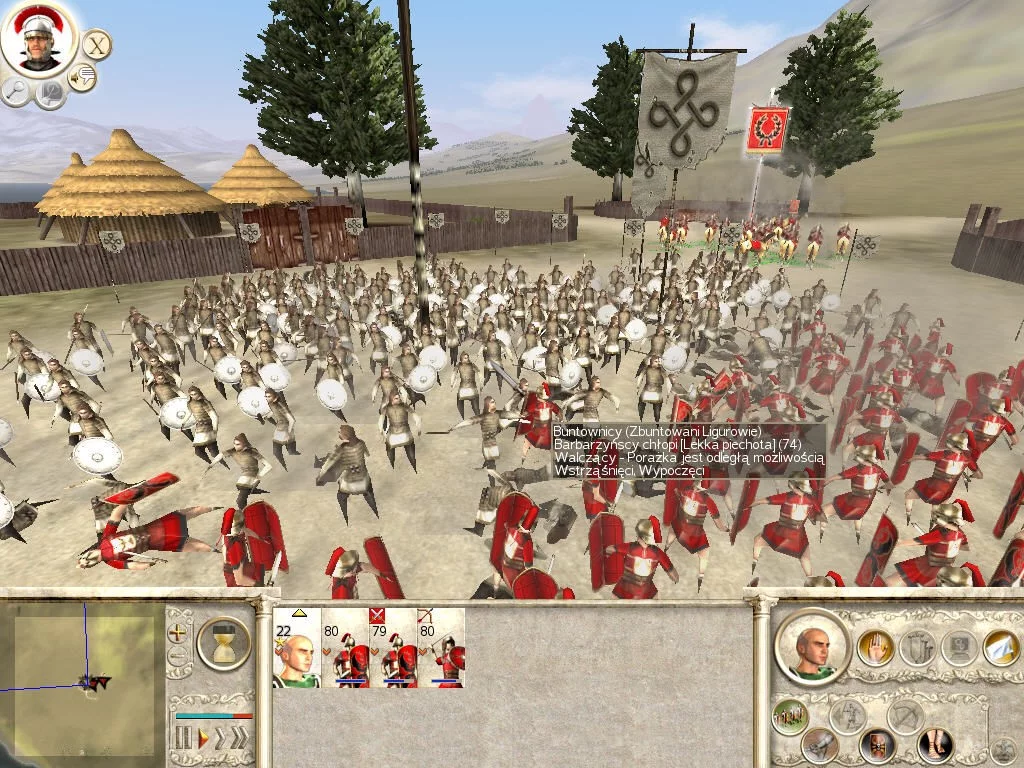Zoom in the minimap with plus button

point(178,632)
